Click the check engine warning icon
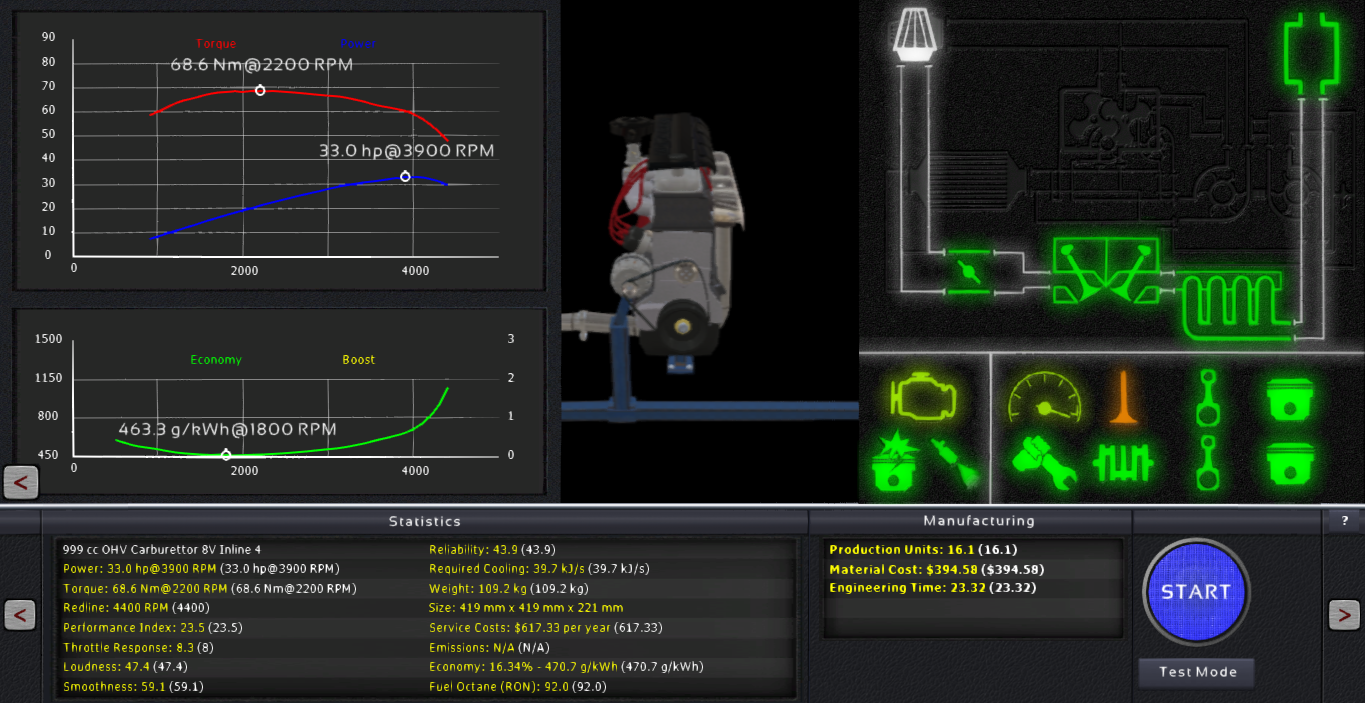This screenshot has width=1365, height=703. coord(923,396)
